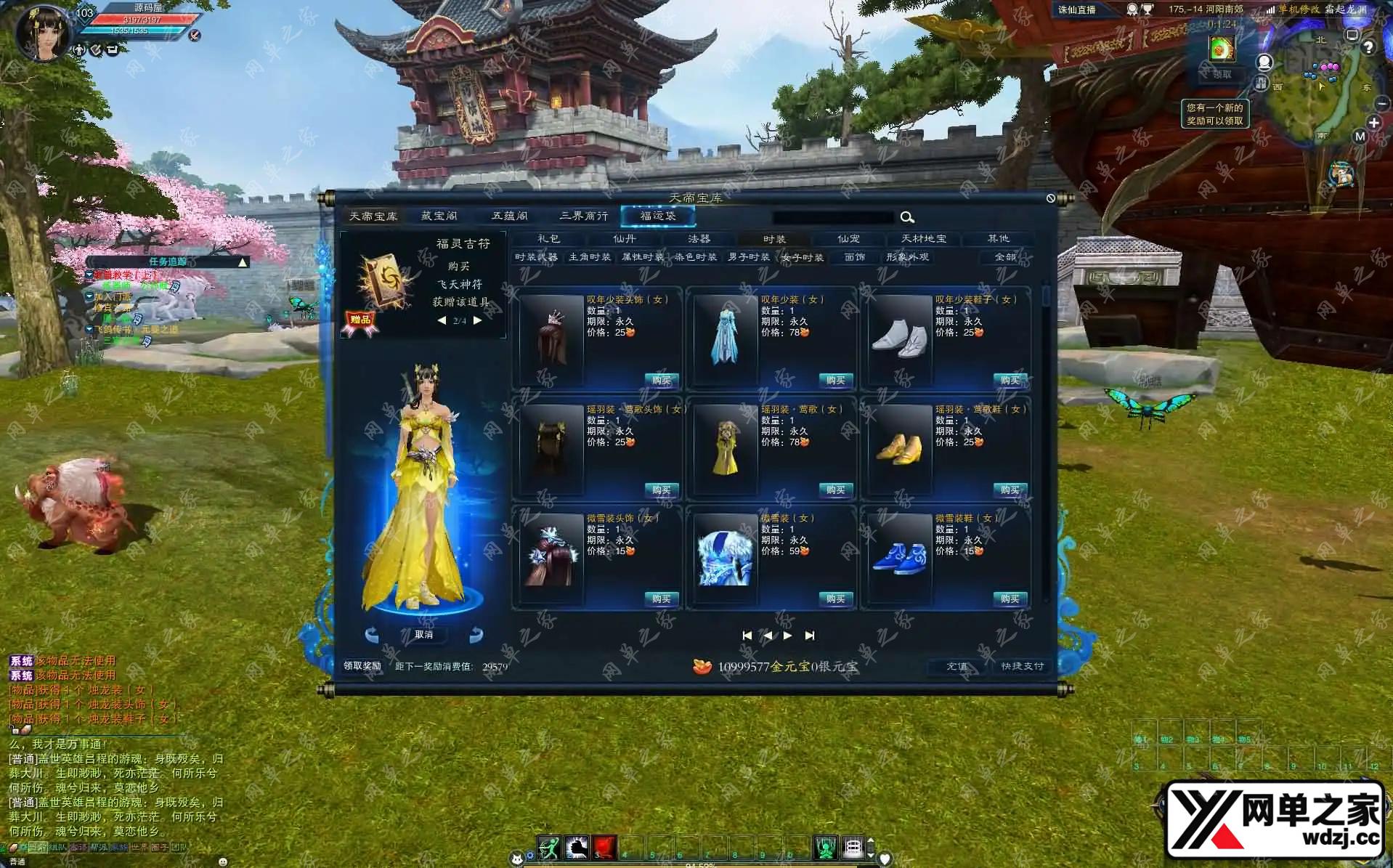This screenshot has height=868, width=1393.
Task: Open the 五蕴阁 tab
Action: (510, 216)
